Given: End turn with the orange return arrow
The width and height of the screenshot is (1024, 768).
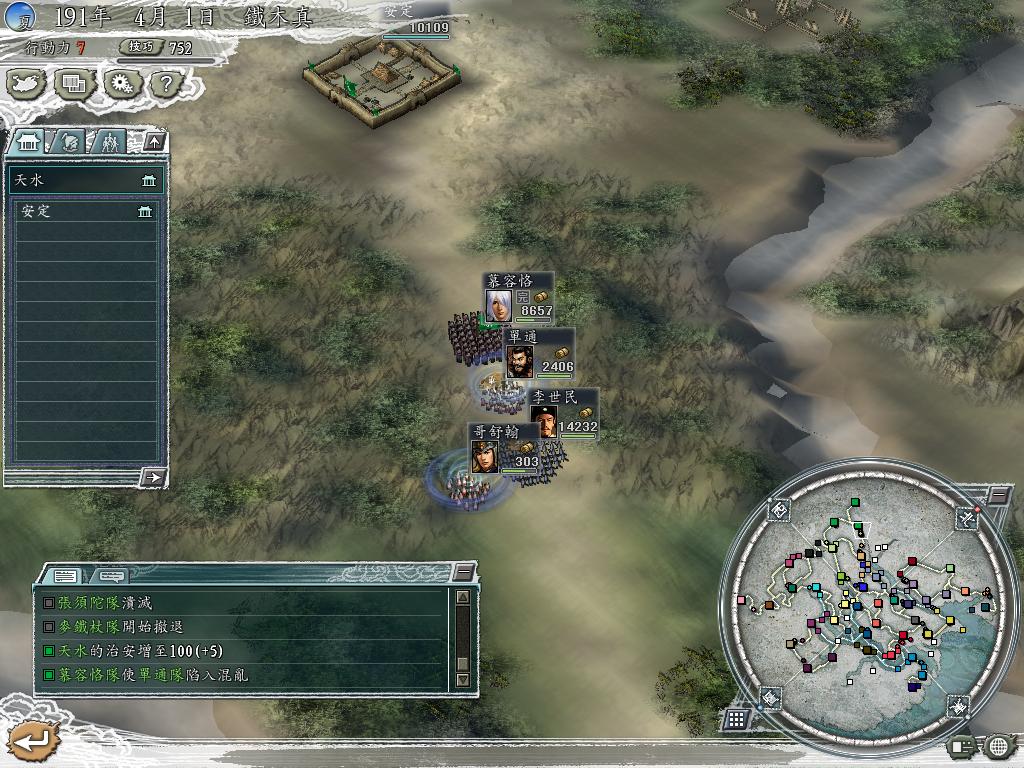Looking at the screenshot, I should point(33,742).
